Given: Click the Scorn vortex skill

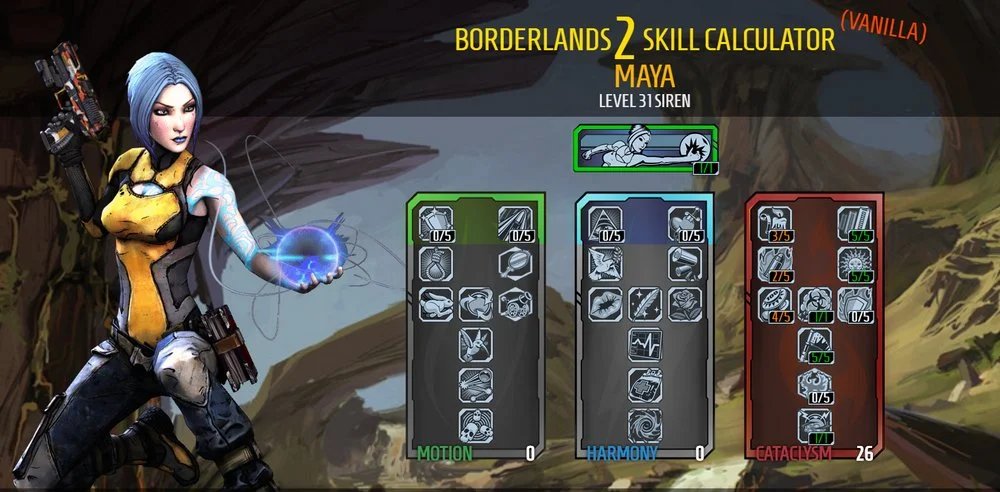Looking at the screenshot, I should pos(644,424).
